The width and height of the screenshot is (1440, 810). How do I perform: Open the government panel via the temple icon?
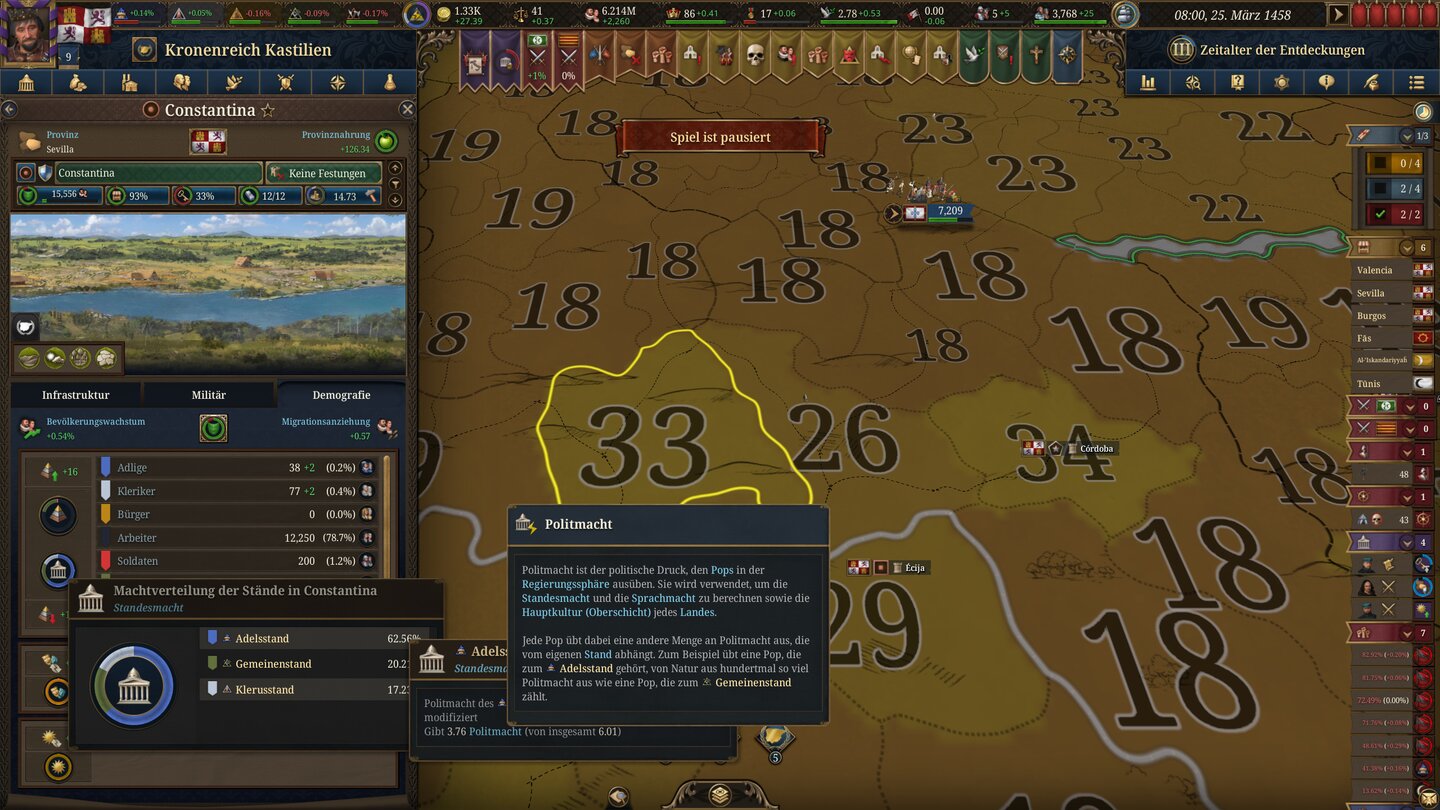point(26,82)
